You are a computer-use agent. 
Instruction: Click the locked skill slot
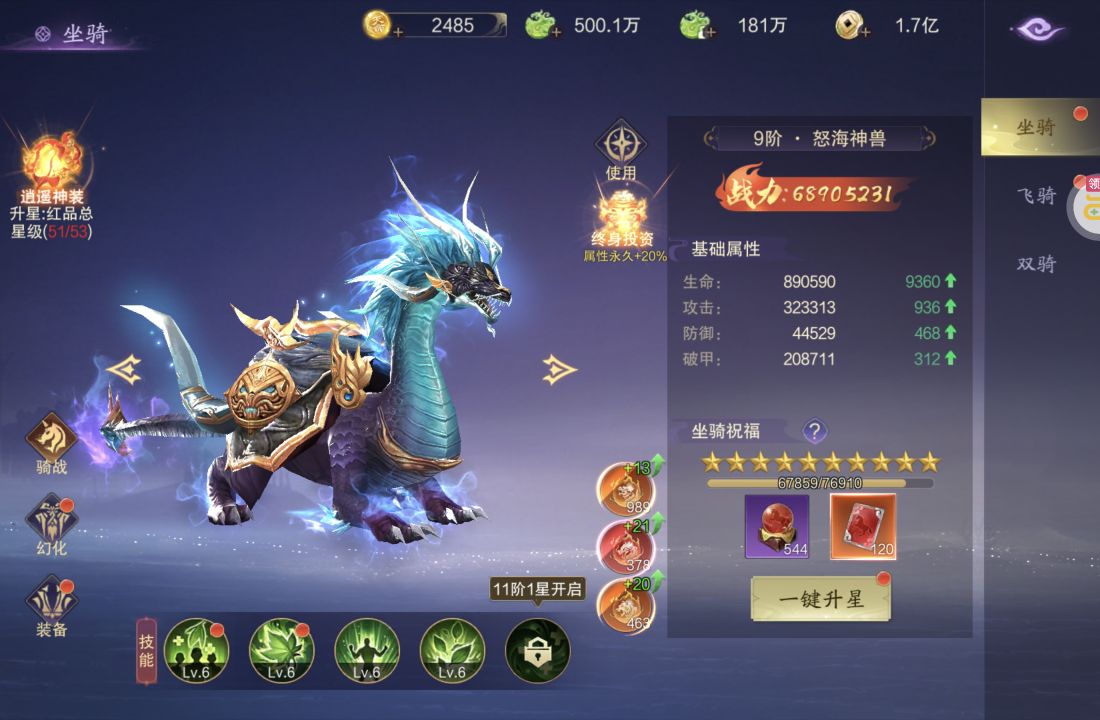point(537,650)
